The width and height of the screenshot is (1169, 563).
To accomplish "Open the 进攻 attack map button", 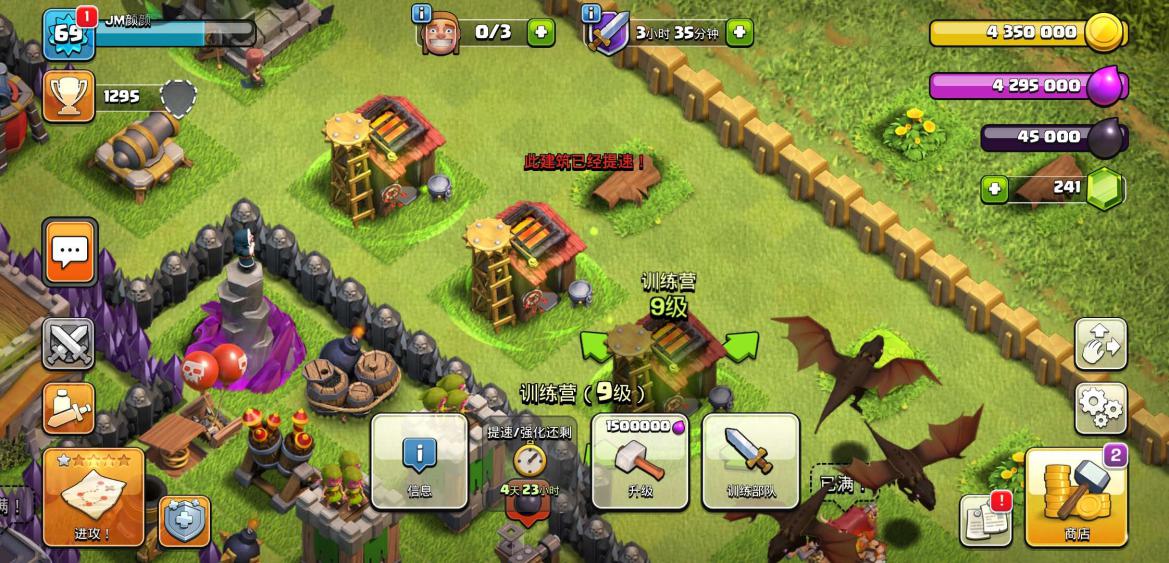I will 93,497.
